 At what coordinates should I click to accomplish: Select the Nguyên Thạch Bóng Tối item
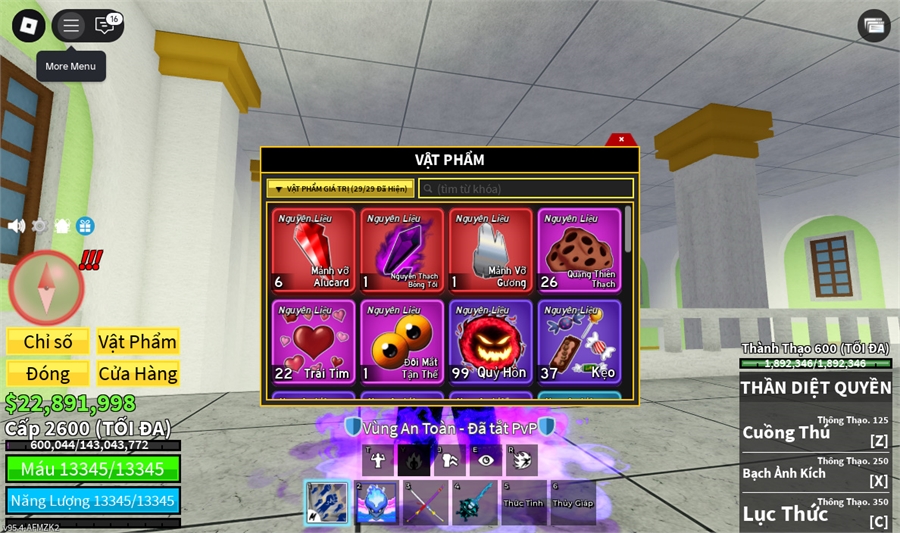click(402, 250)
